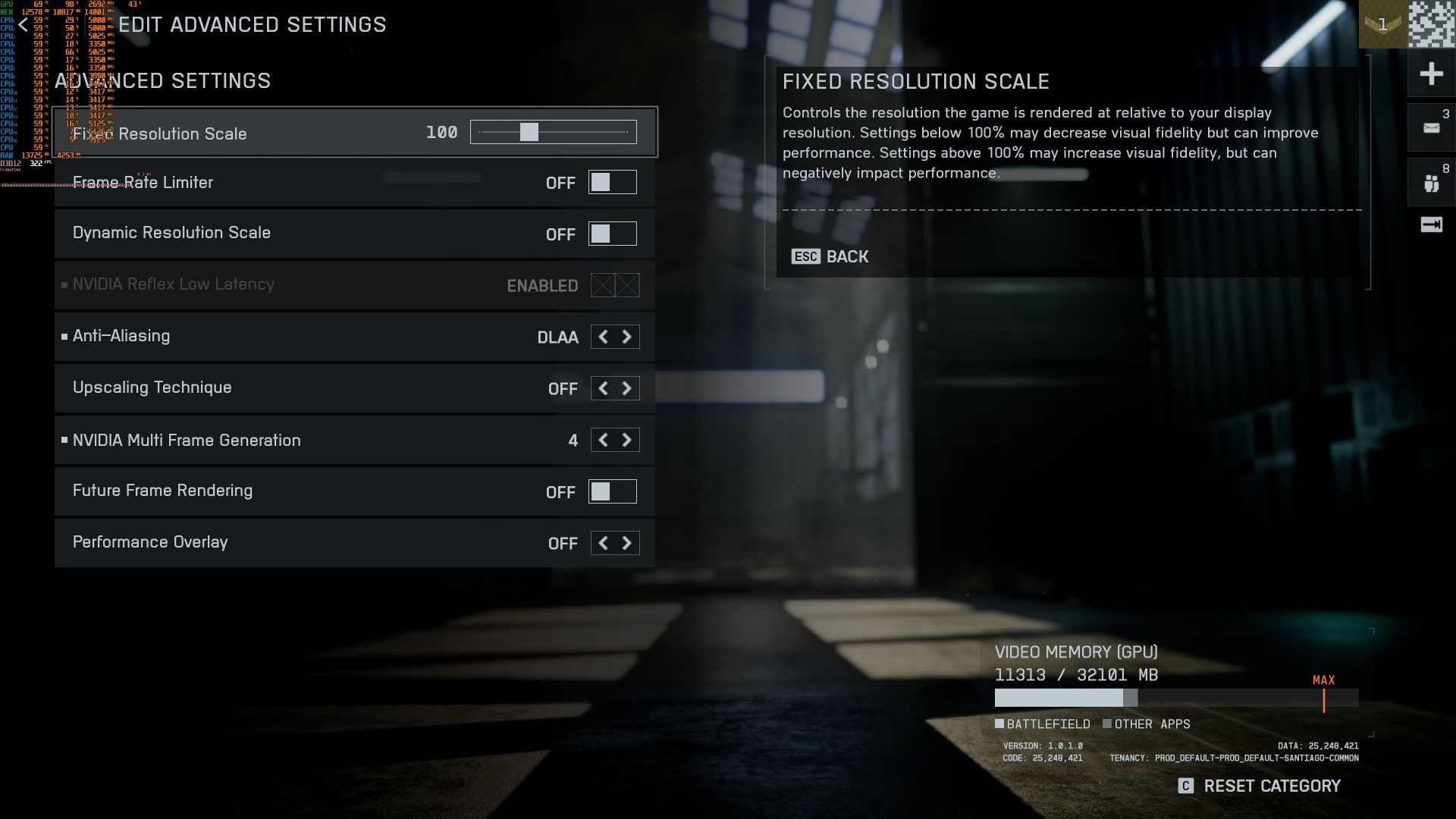Reset Category to default settings

(1260, 786)
